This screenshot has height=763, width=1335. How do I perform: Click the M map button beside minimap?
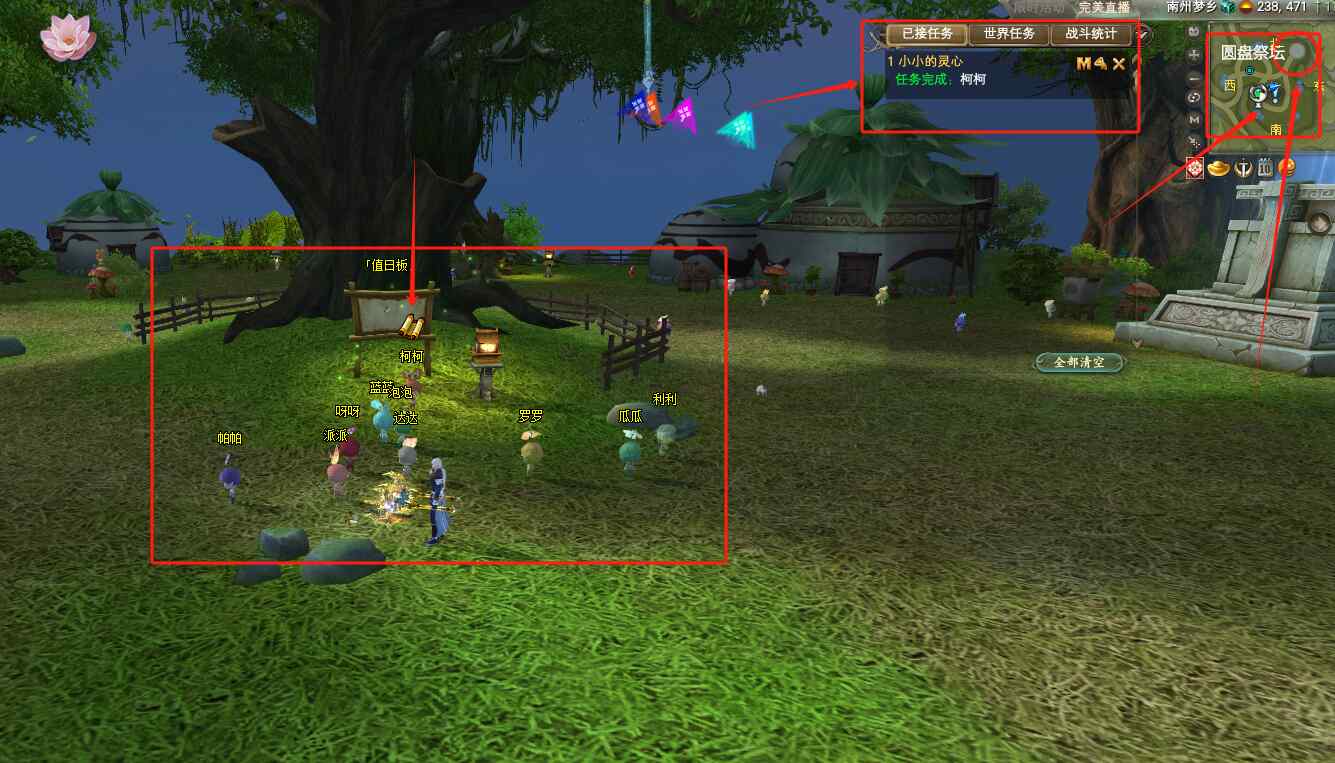click(1194, 119)
